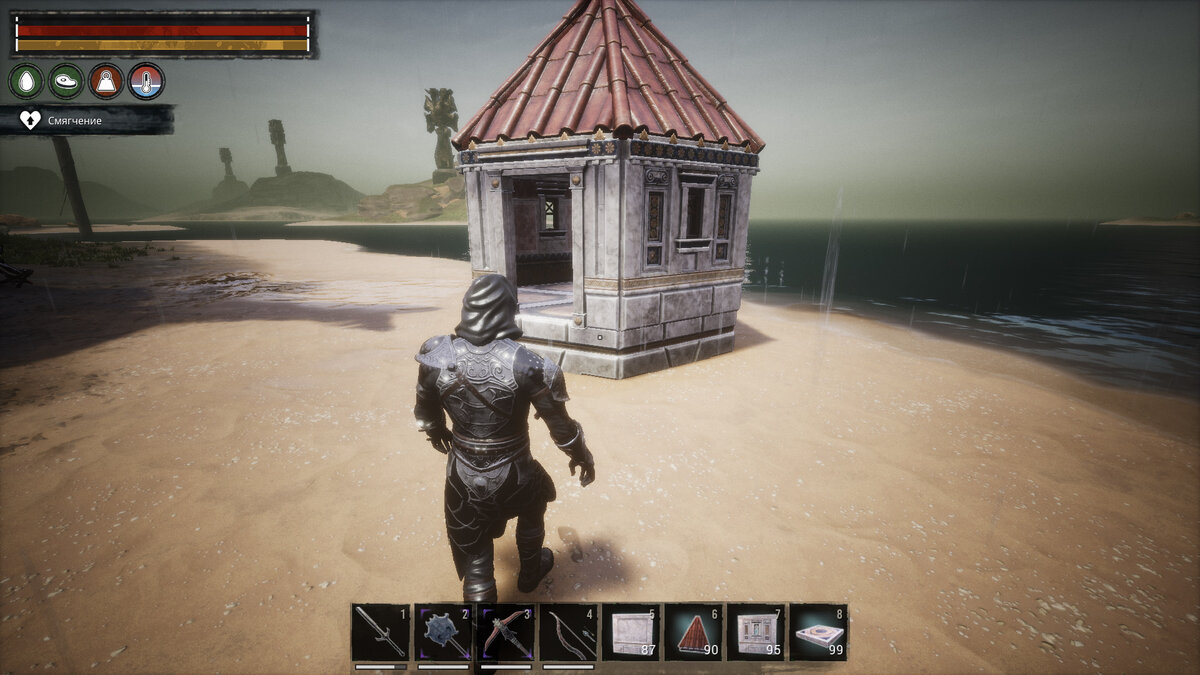Select the red roof piece slot

[693, 632]
